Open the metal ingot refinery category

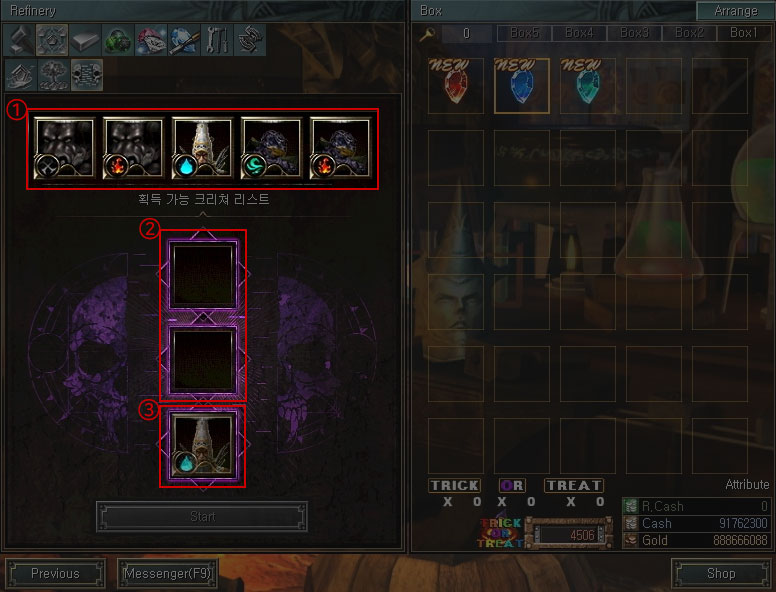tap(86, 40)
